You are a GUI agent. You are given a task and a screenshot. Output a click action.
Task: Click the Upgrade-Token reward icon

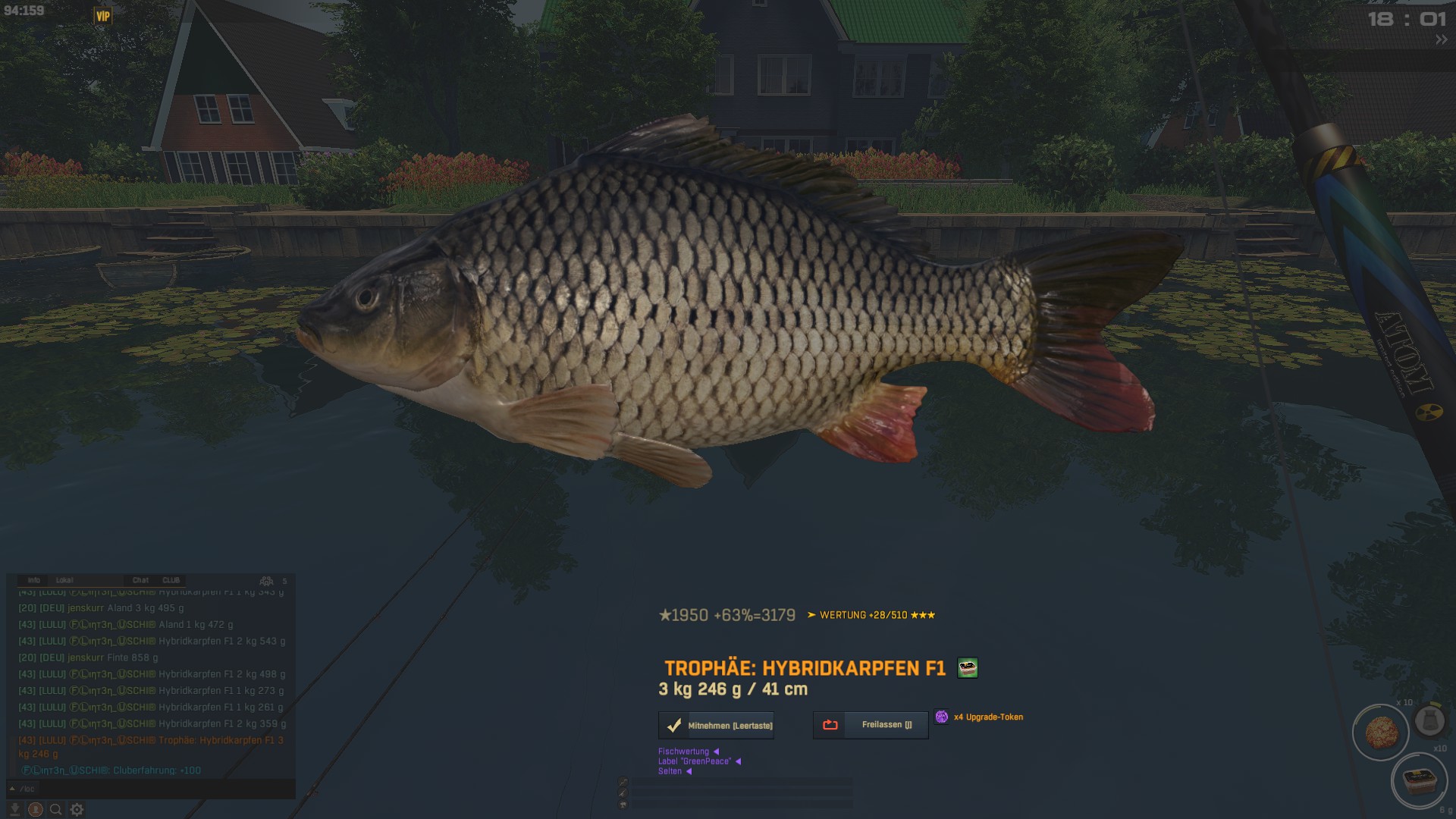pos(941,717)
